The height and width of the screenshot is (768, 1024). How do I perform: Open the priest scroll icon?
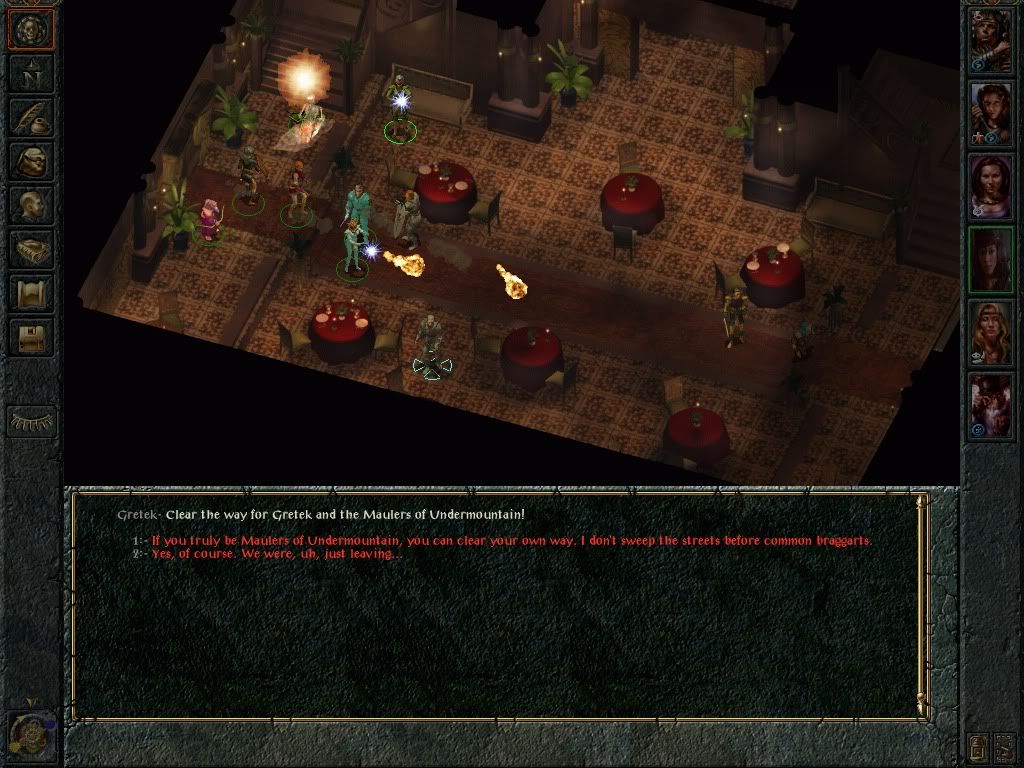tap(31, 293)
